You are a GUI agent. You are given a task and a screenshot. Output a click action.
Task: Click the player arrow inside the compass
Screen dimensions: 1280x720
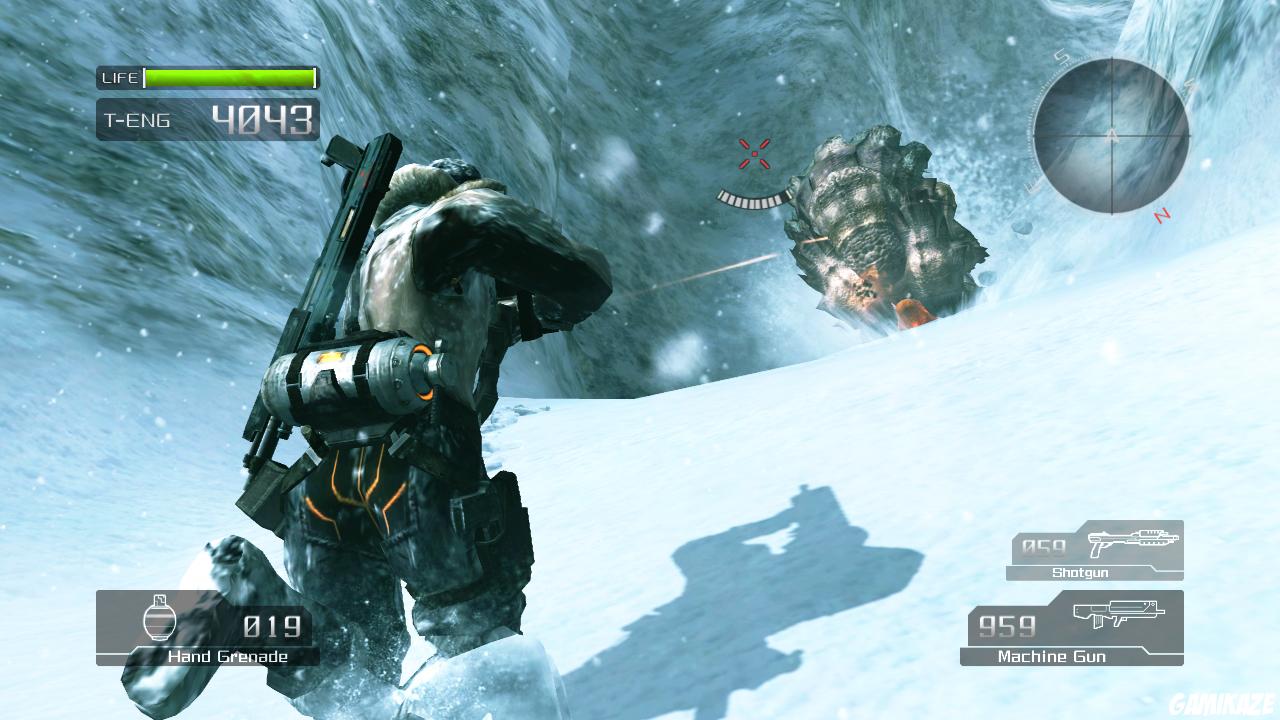pos(1112,135)
